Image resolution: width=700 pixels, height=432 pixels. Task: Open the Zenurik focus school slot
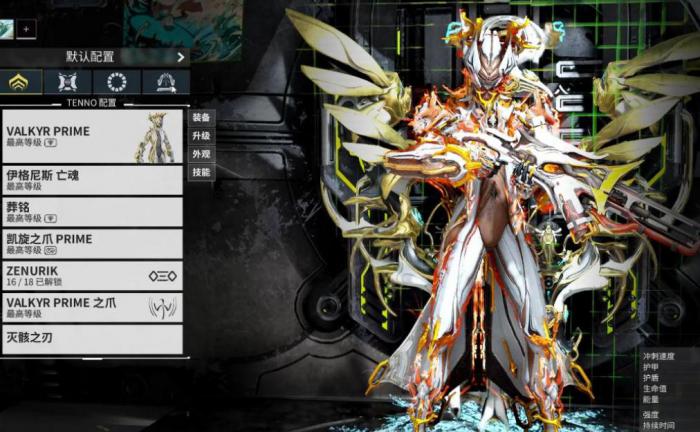(x=92, y=276)
